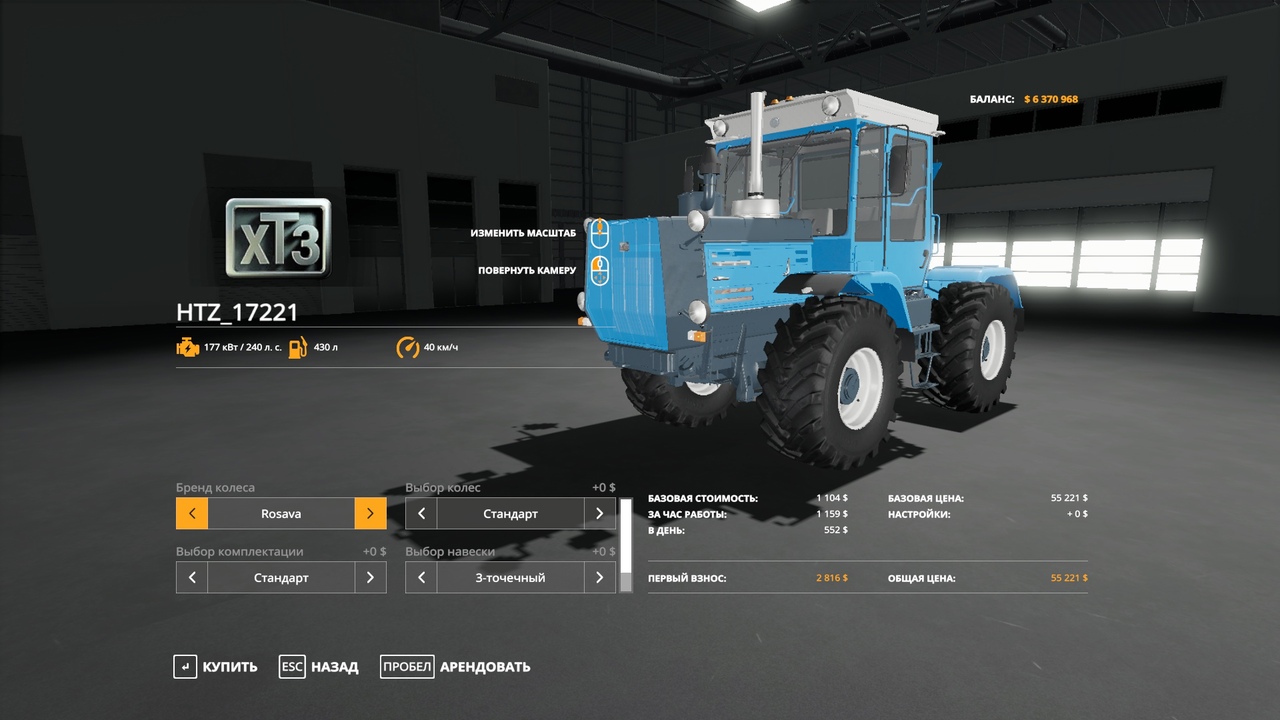
Task: Switch to previous Выбор комплектации option
Action: pyautogui.click(x=192, y=578)
